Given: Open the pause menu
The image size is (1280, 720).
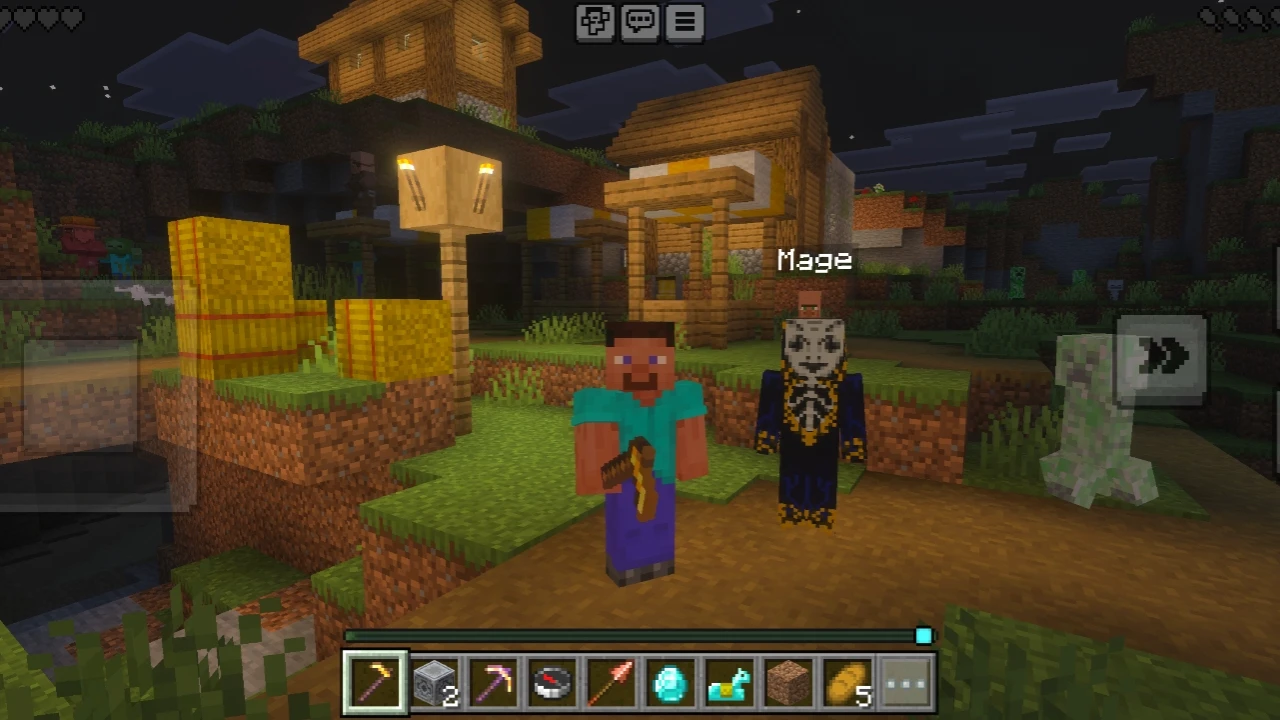Looking at the screenshot, I should pyautogui.click(x=683, y=22).
